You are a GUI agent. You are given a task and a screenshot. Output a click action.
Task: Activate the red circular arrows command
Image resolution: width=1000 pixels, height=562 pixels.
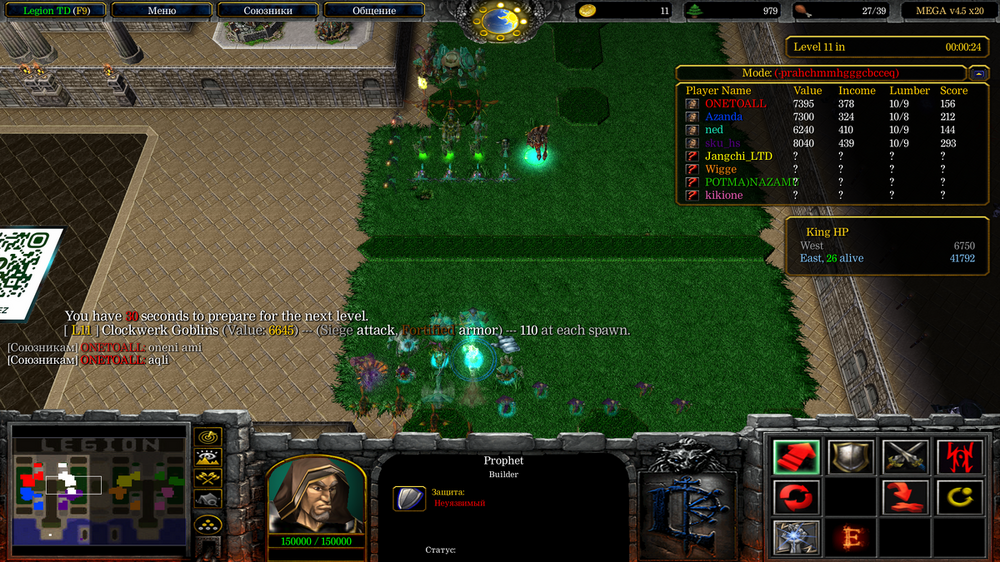[797, 496]
